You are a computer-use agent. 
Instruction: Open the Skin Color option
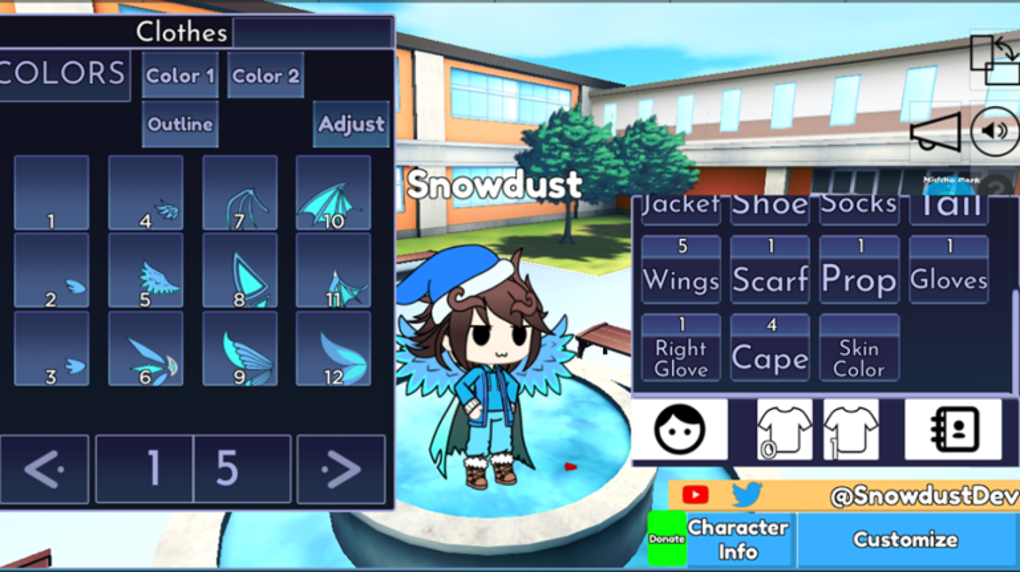tap(859, 348)
